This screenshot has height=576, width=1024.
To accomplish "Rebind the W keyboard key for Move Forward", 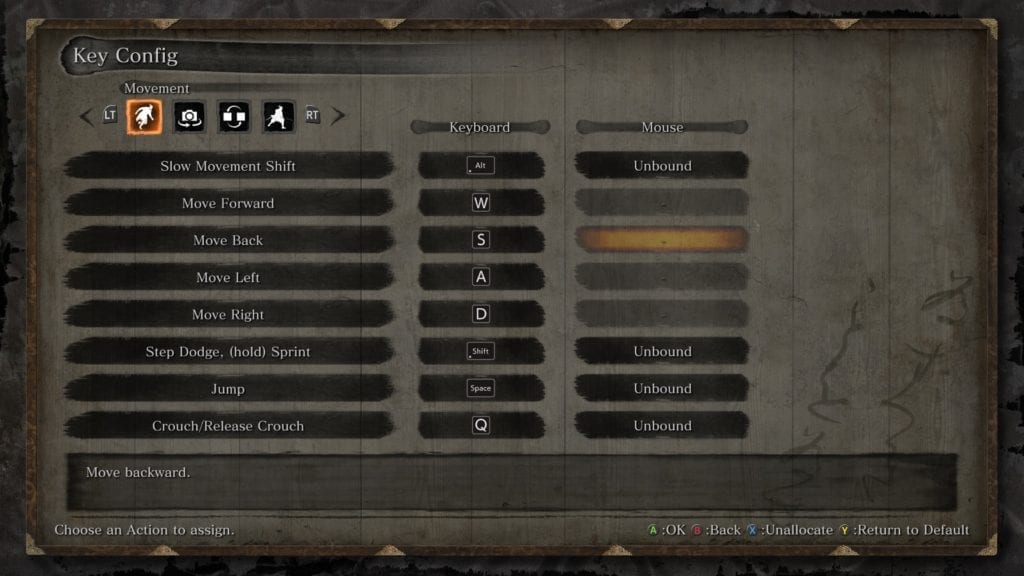I will coord(481,203).
